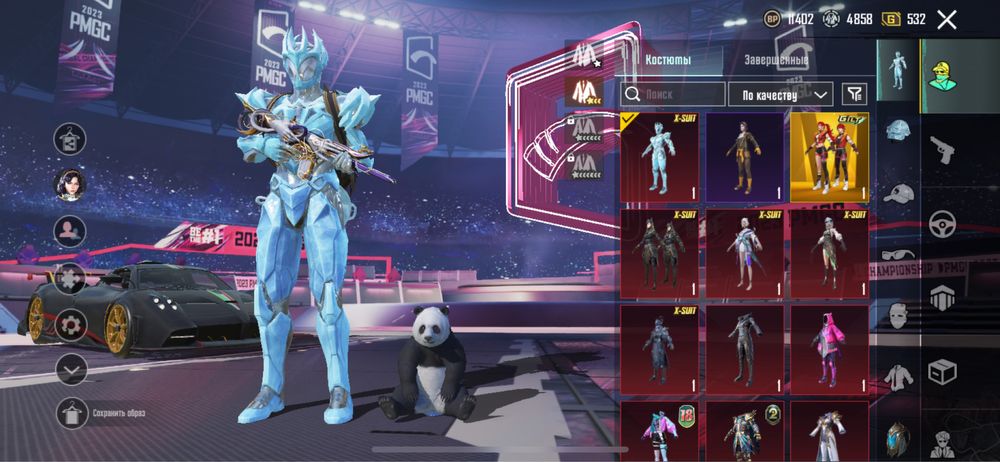The width and height of the screenshot is (1000, 462).
Task: Open the Завершённые tab
Action: point(777,60)
